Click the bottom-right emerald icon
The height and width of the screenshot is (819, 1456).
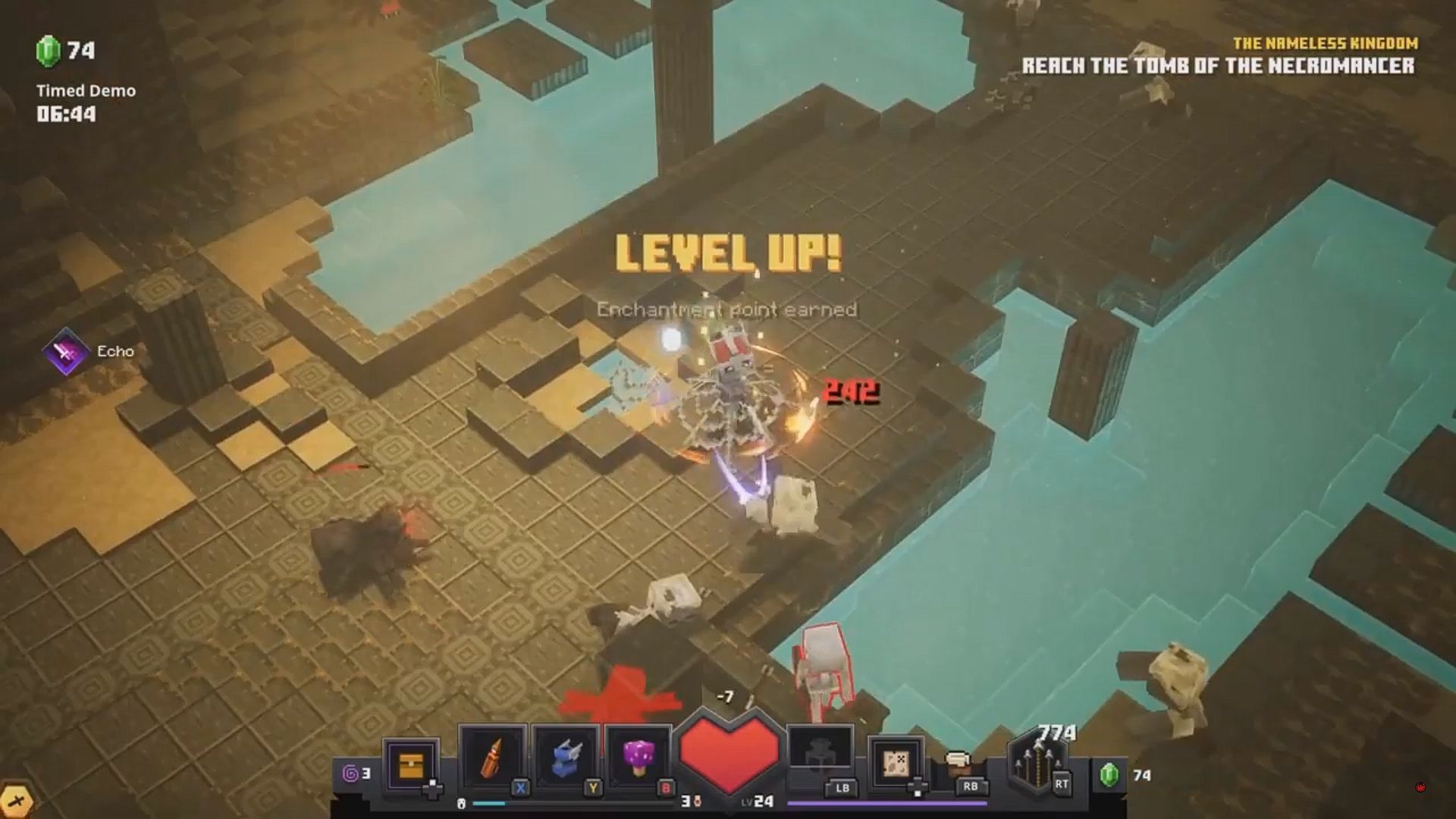[1109, 773]
